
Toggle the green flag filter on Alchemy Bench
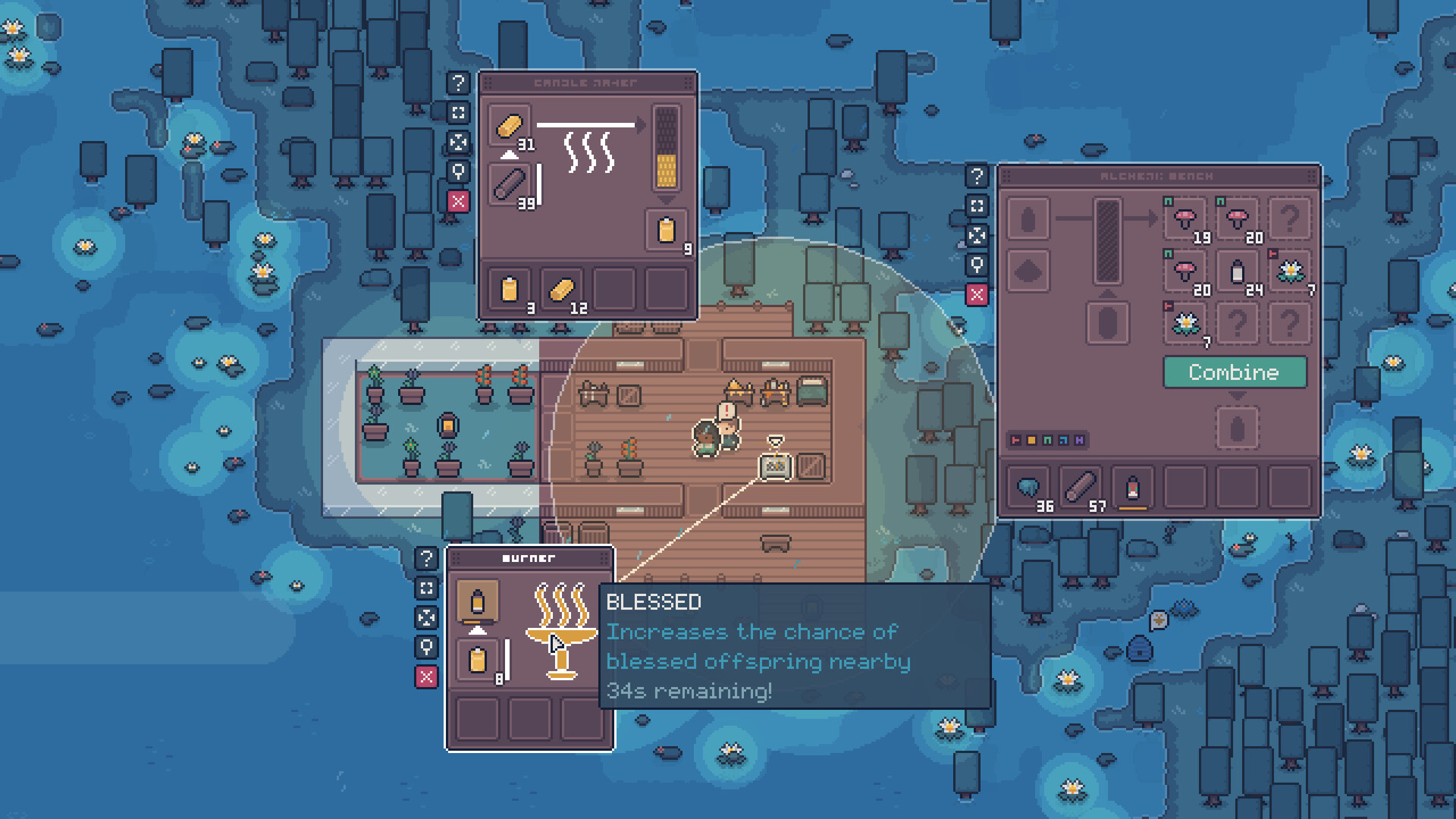(1049, 441)
